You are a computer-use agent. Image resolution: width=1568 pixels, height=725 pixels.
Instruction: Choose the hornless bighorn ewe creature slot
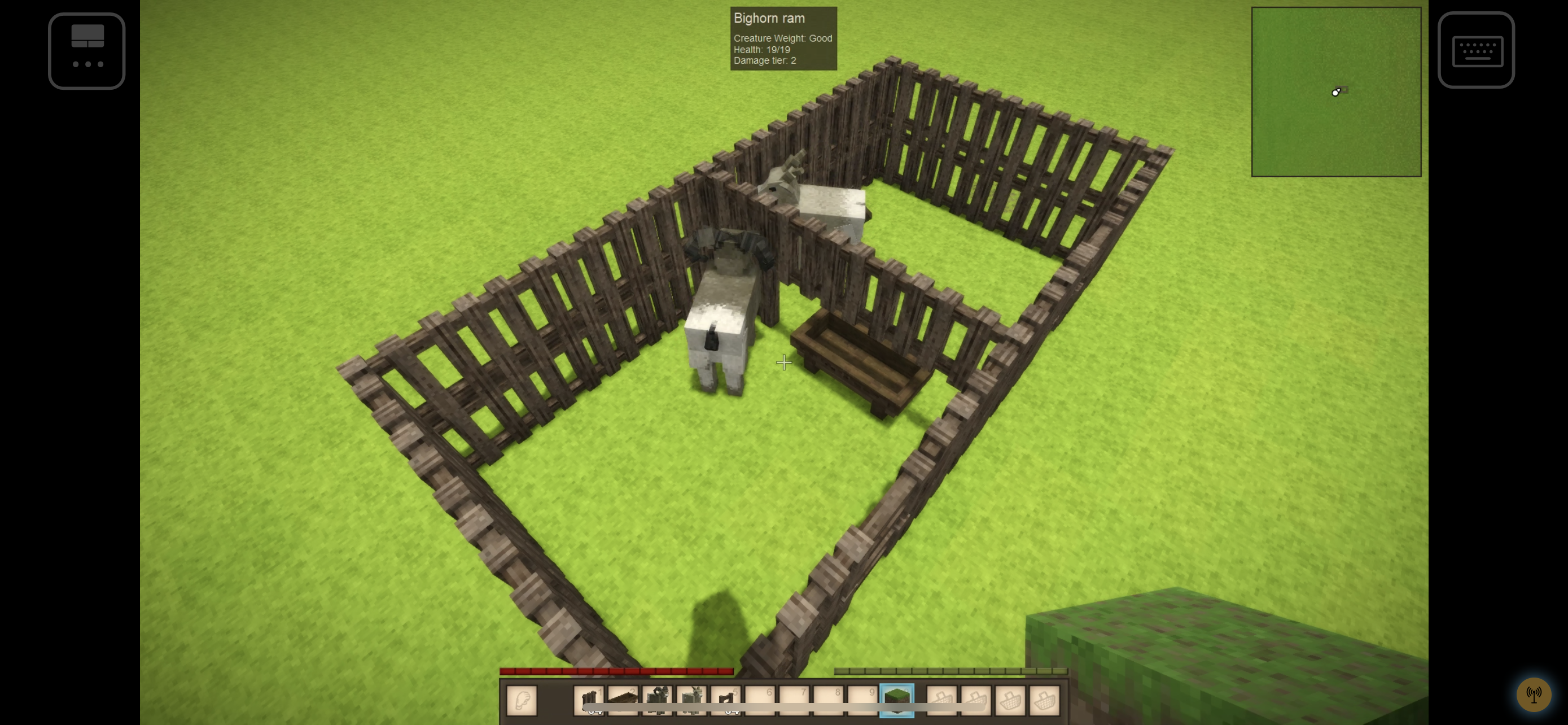tap(691, 700)
